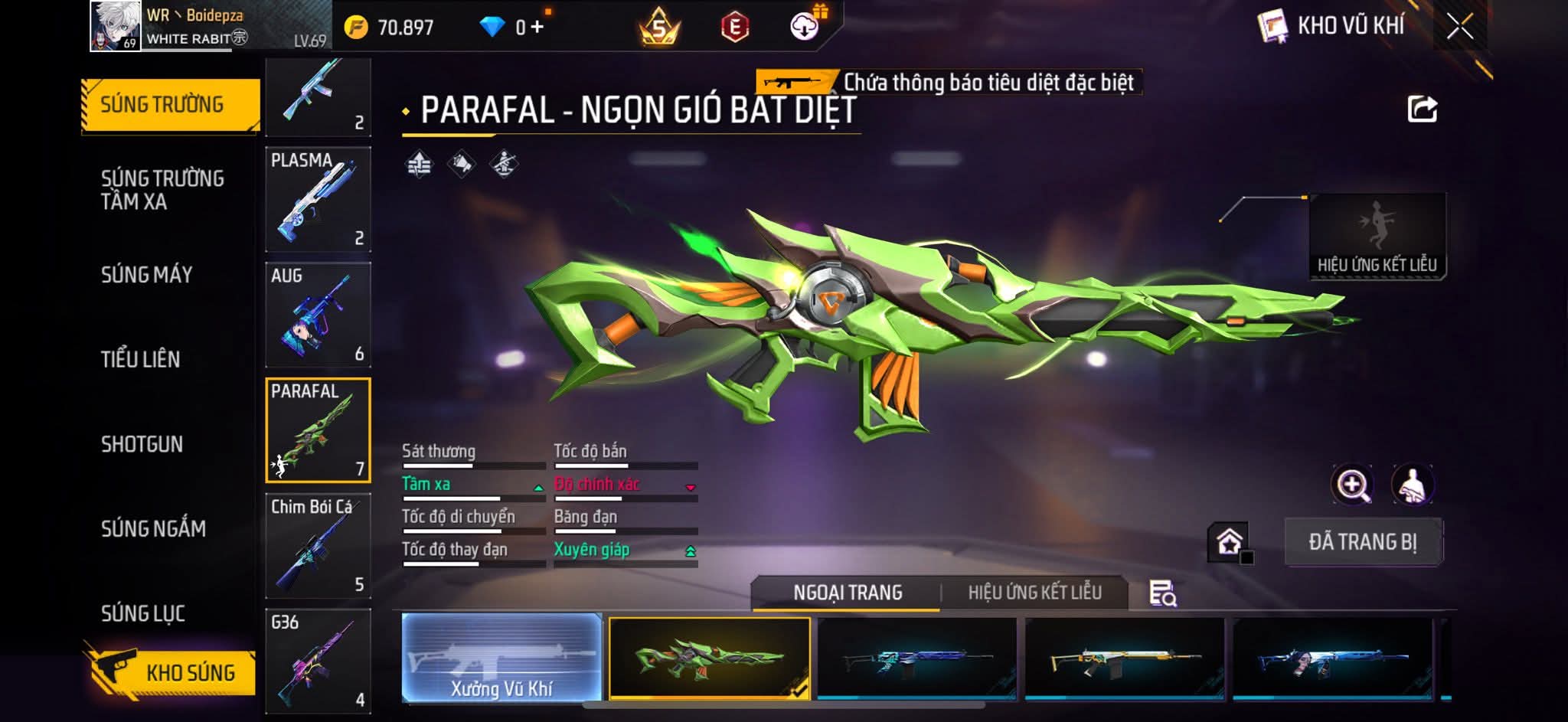
Task: Open the HIỆU ỨNG KẾT LIỄU preview box
Action: [x=1377, y=236]
